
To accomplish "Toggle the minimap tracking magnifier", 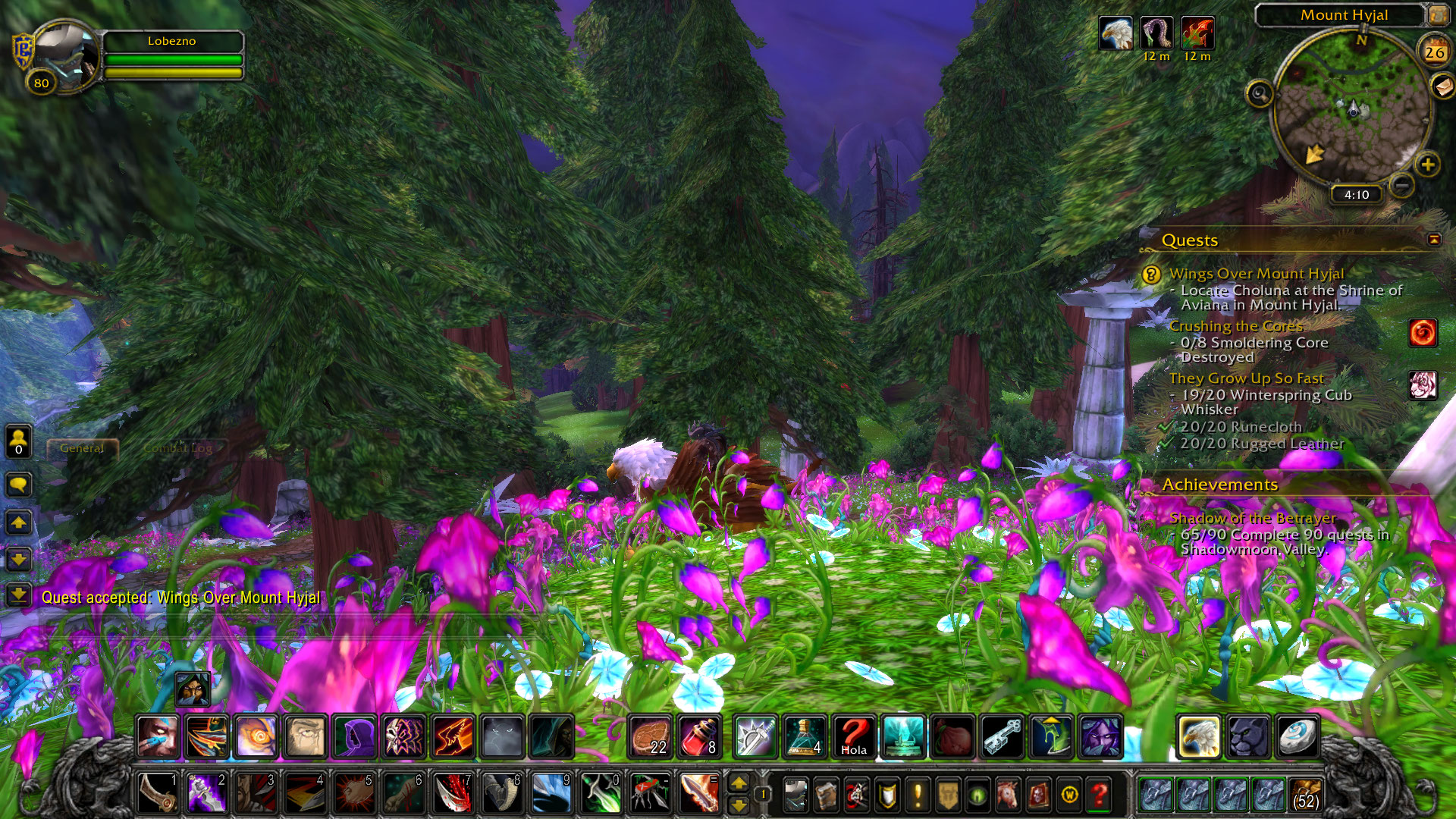I will pos(1260,95).
